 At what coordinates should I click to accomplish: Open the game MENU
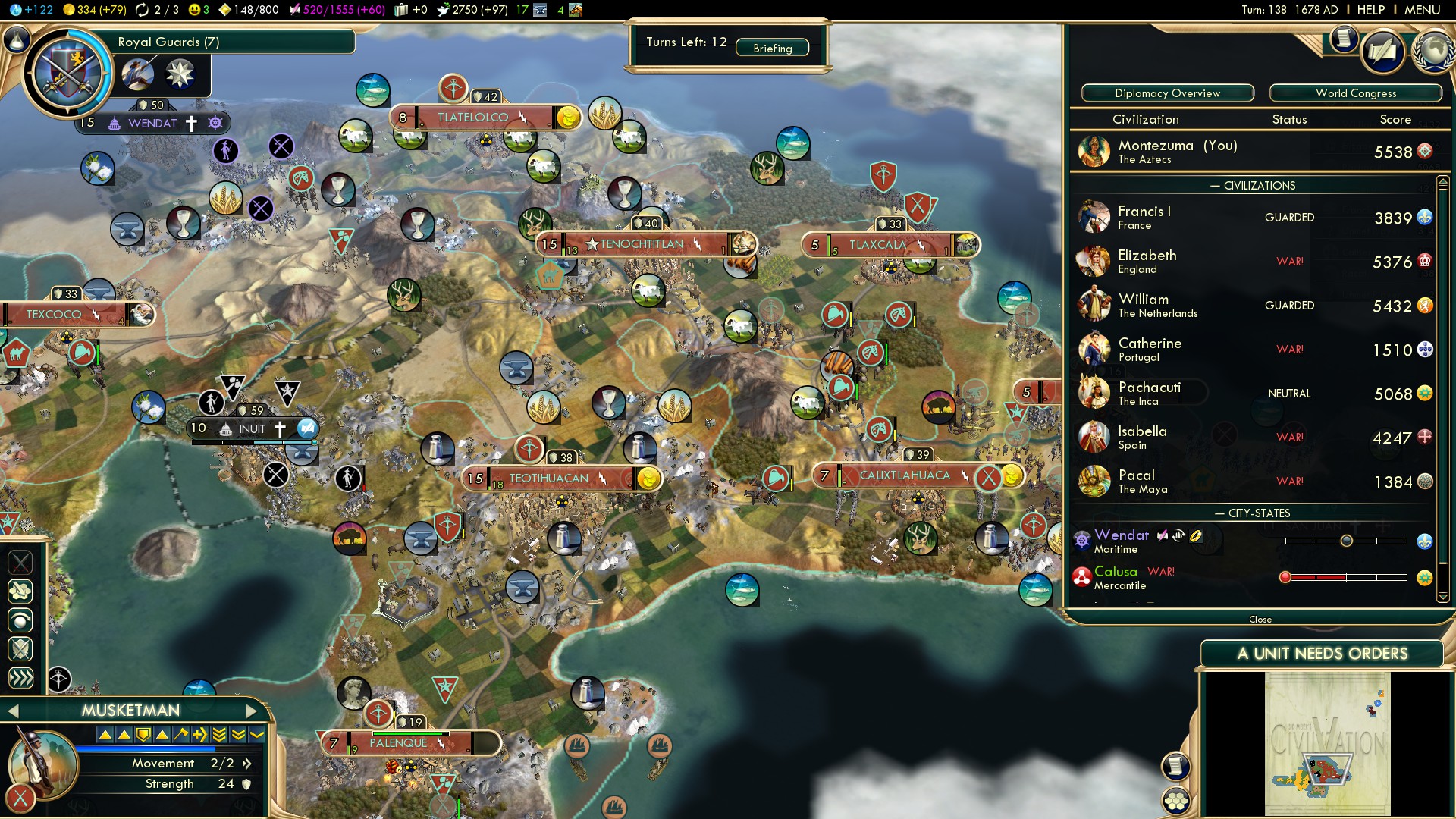coord(1422,10)
